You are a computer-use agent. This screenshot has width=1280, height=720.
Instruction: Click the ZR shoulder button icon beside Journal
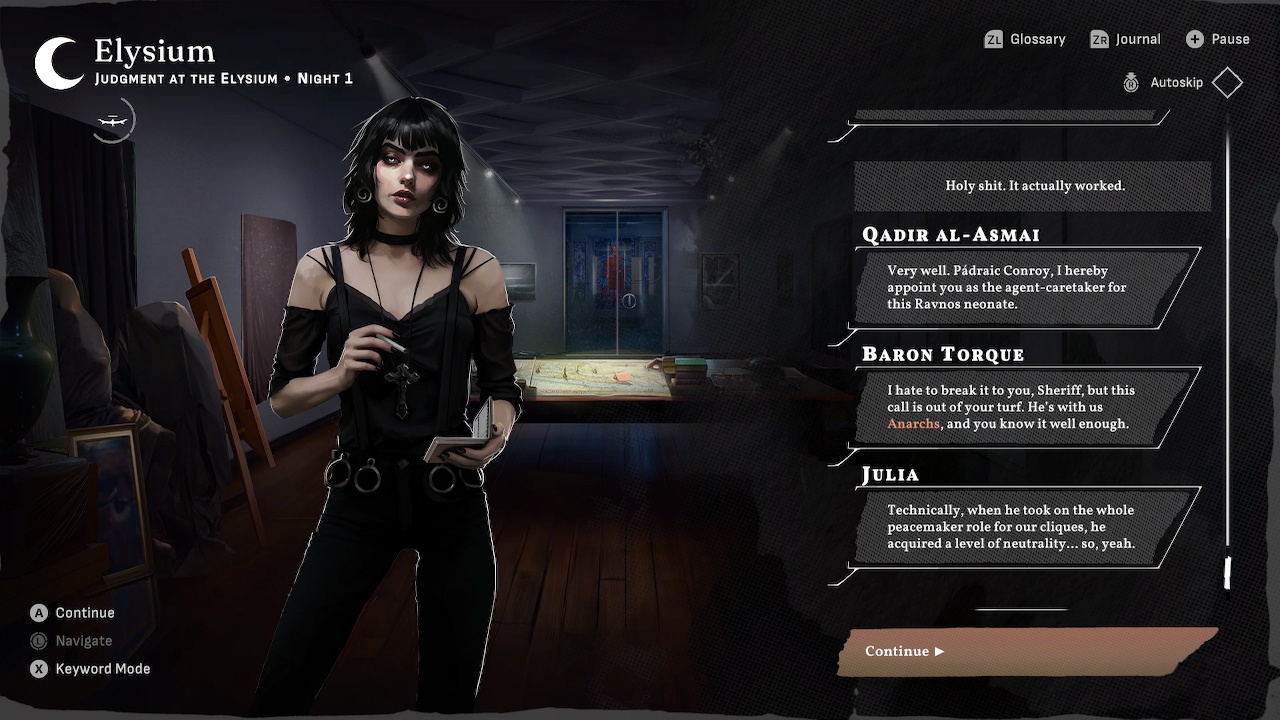click(x=1098, y=38)
